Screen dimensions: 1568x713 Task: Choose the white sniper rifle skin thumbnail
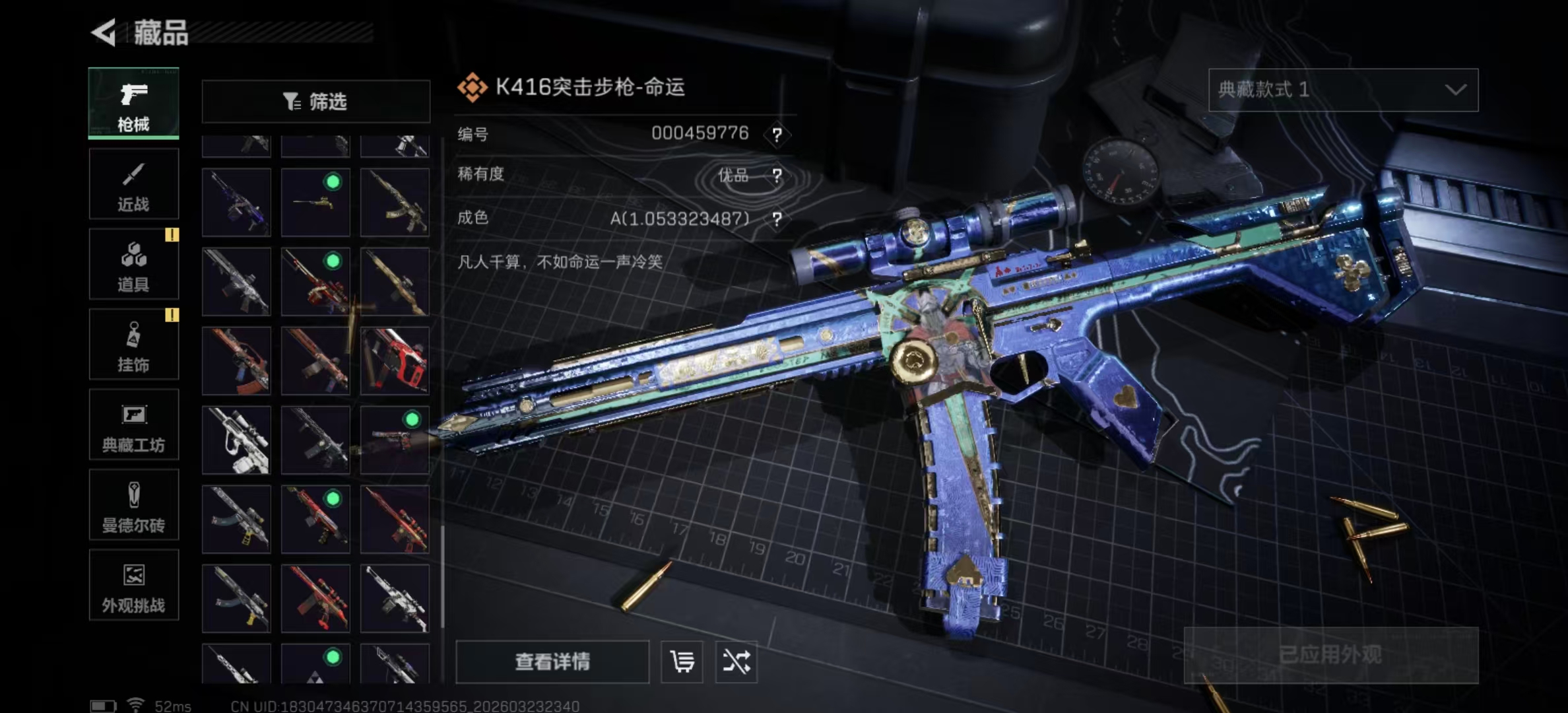(x=236, y=440)
